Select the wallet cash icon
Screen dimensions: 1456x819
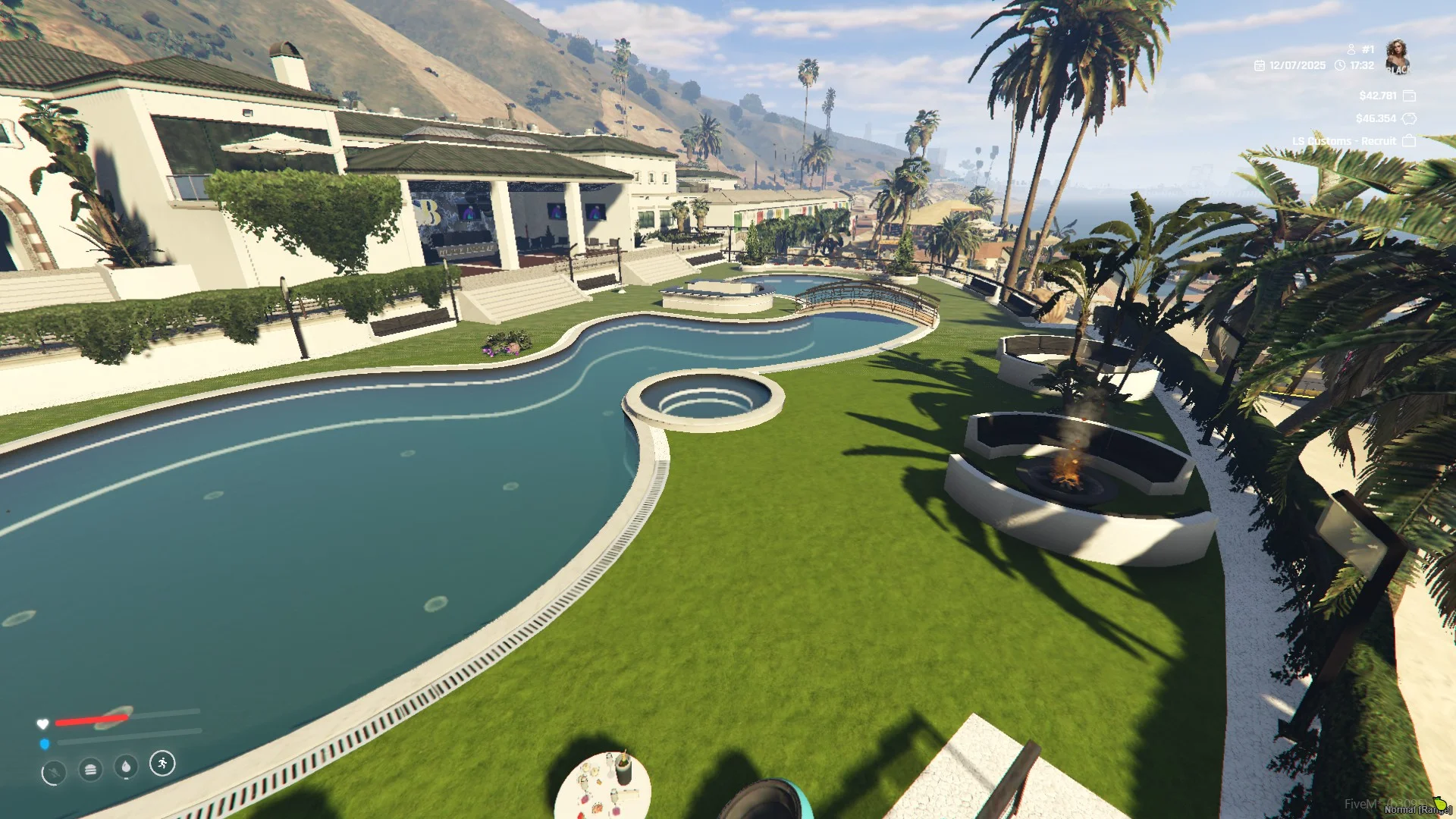tap(1409, 96)
